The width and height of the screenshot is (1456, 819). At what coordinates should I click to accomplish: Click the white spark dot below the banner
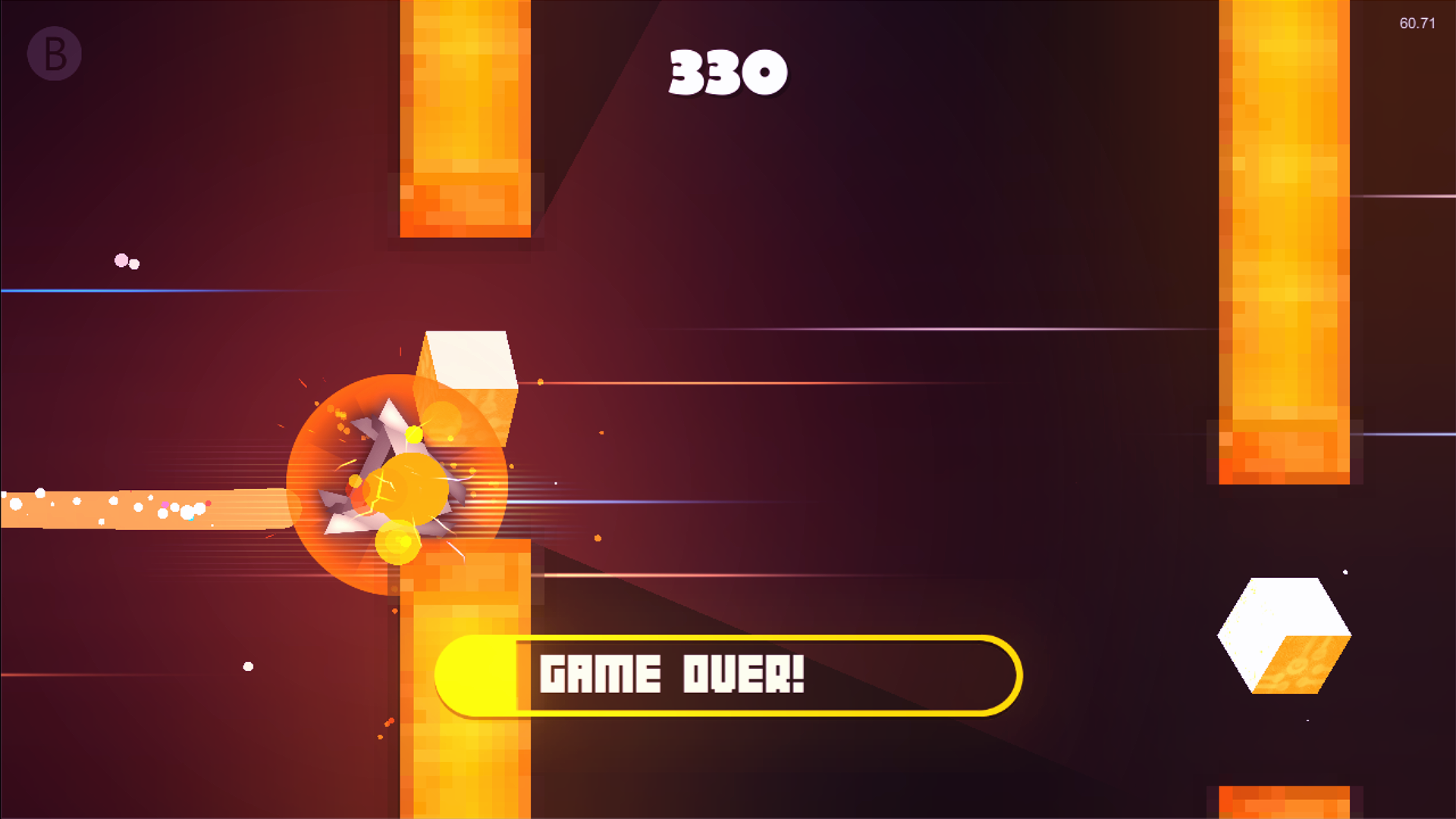pos(246,667)
